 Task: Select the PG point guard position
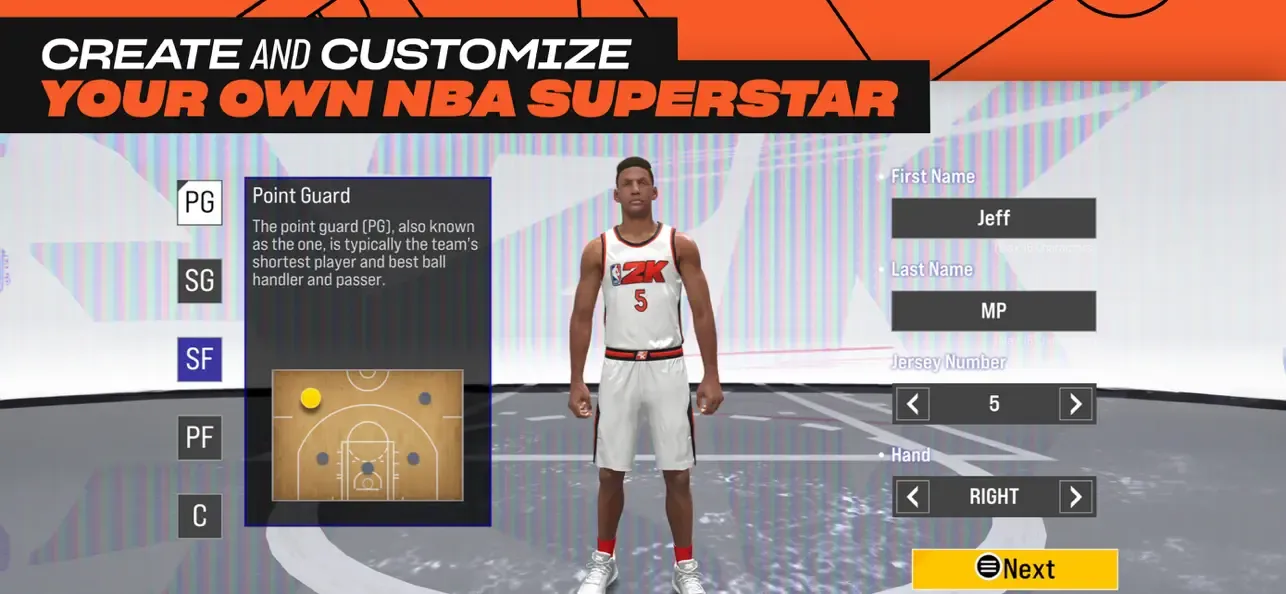tap(199, 203)
